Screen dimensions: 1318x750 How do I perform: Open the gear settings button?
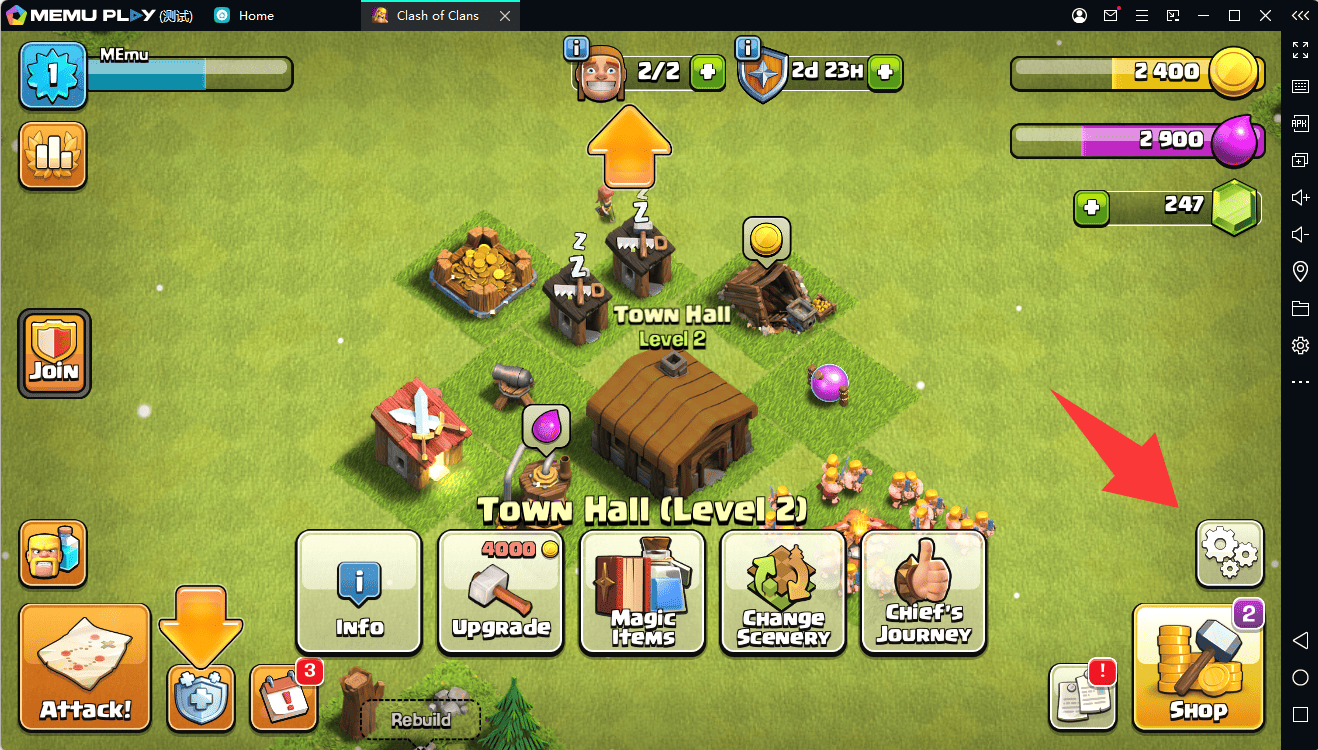coord(1229,553)
